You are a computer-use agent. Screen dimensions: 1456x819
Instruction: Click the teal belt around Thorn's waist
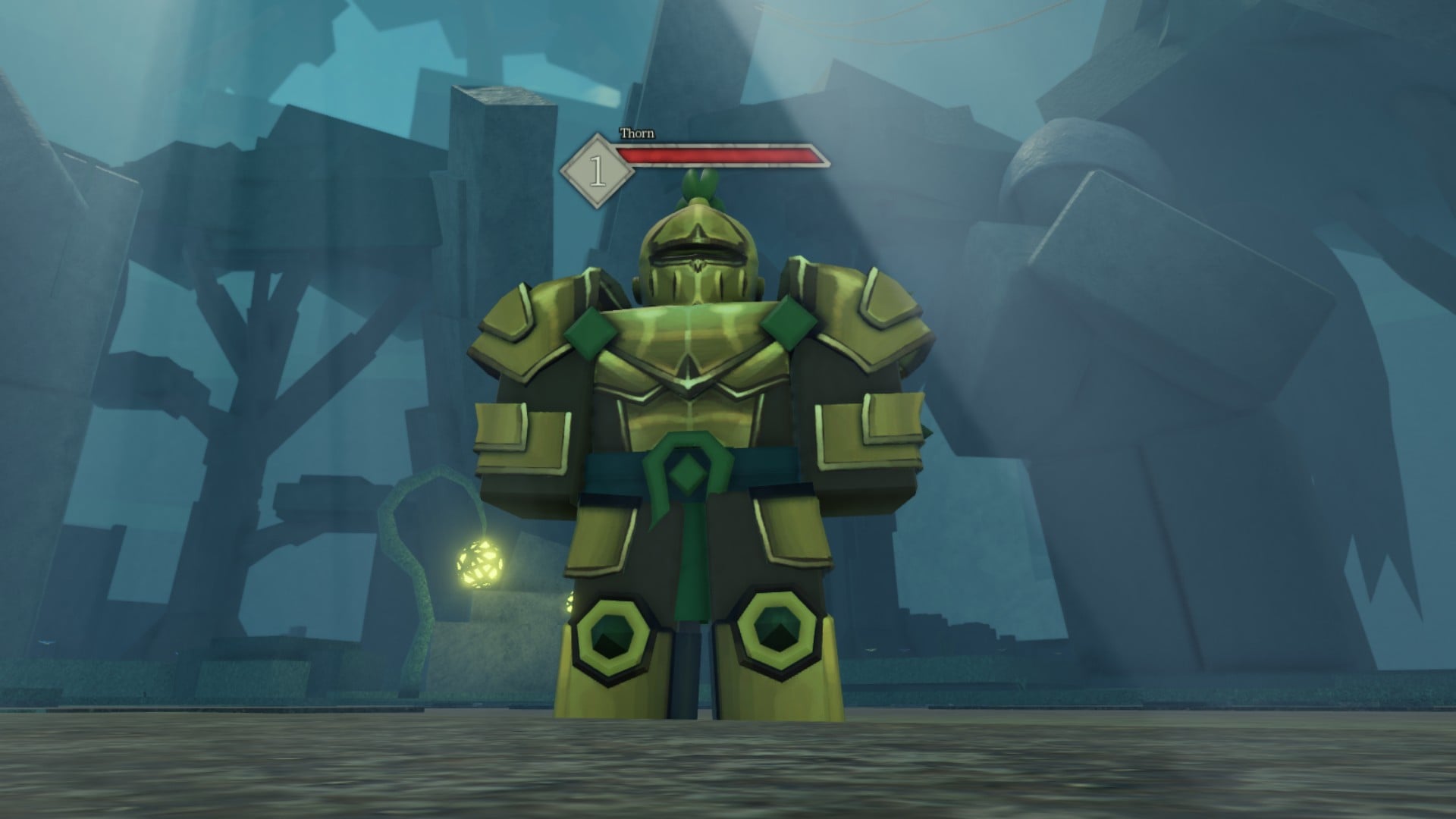(x=614, y=466)
